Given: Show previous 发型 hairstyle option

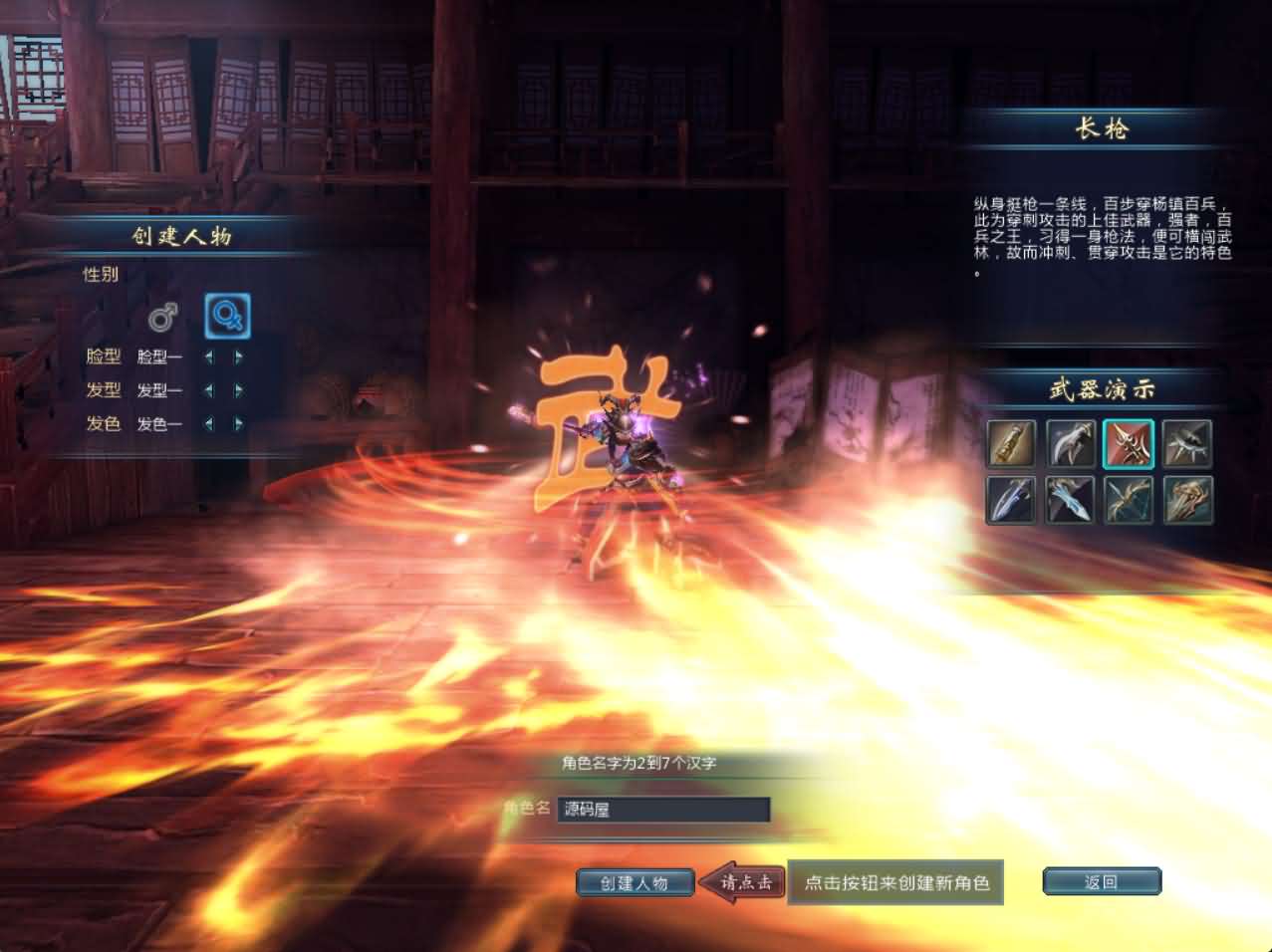Looking at the screenshot, I should click(209, 390).
